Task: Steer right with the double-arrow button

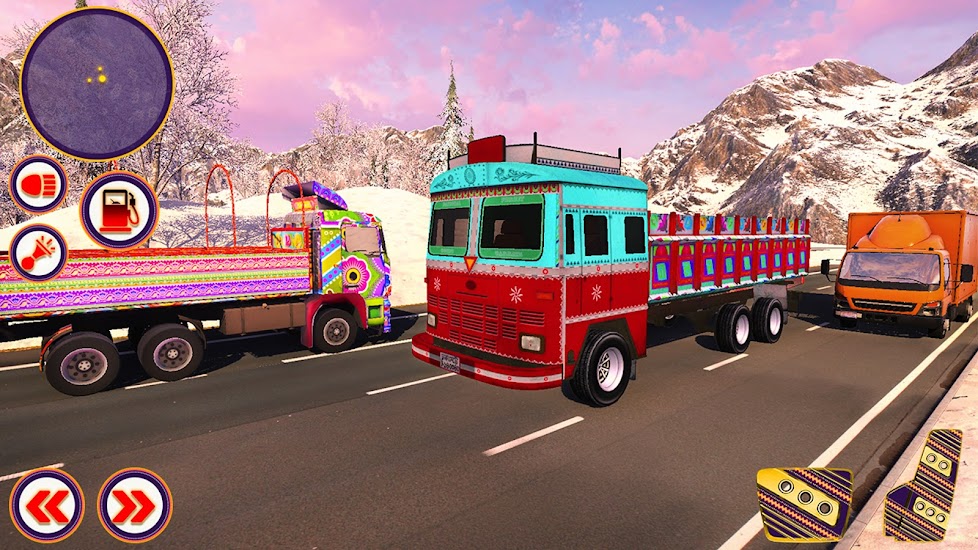Action: pyautogui.click(x=134, y=505)
